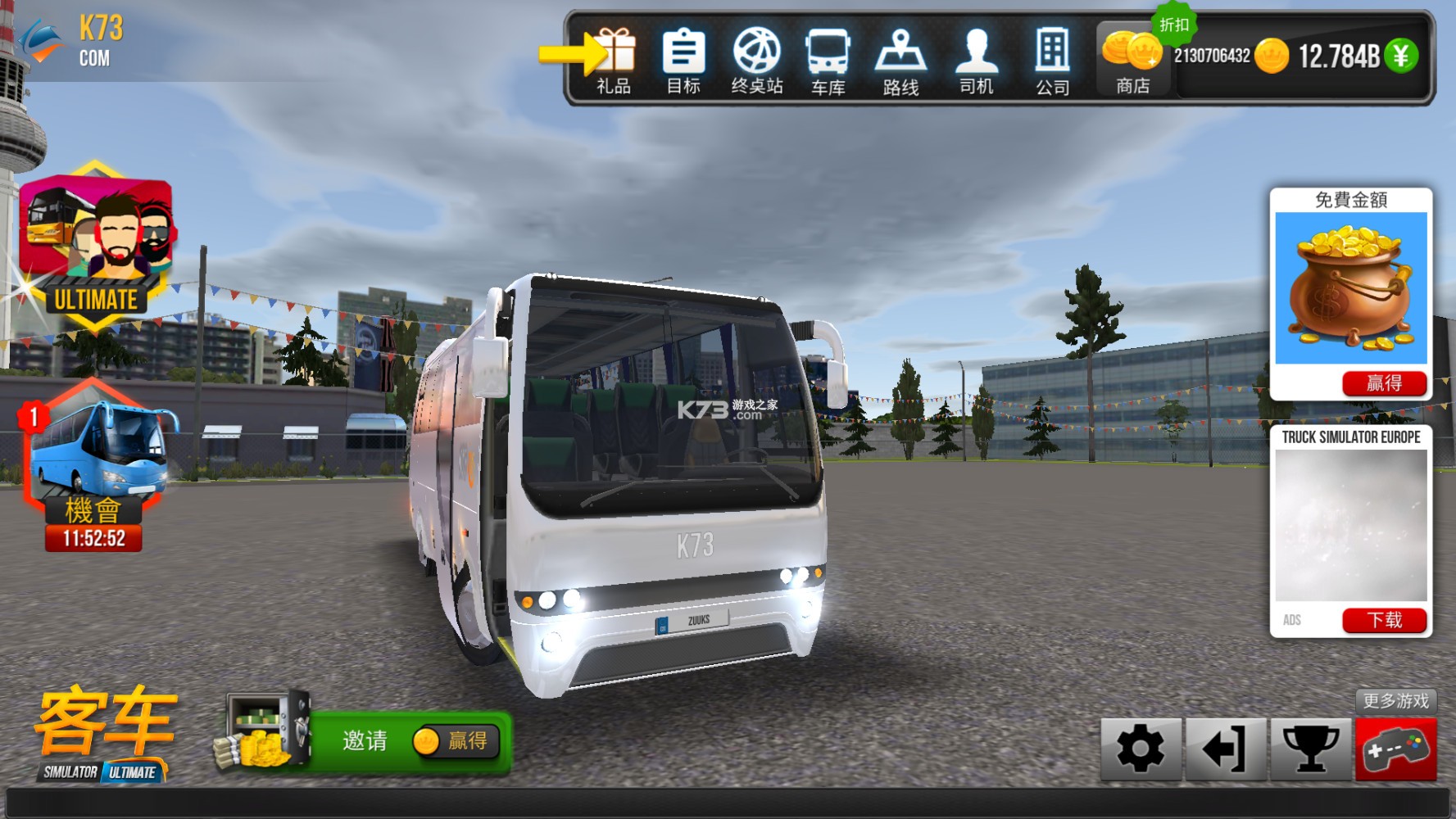Open the 礼品 gift menu
This screenshot has height=819, width=1456.
615,57
